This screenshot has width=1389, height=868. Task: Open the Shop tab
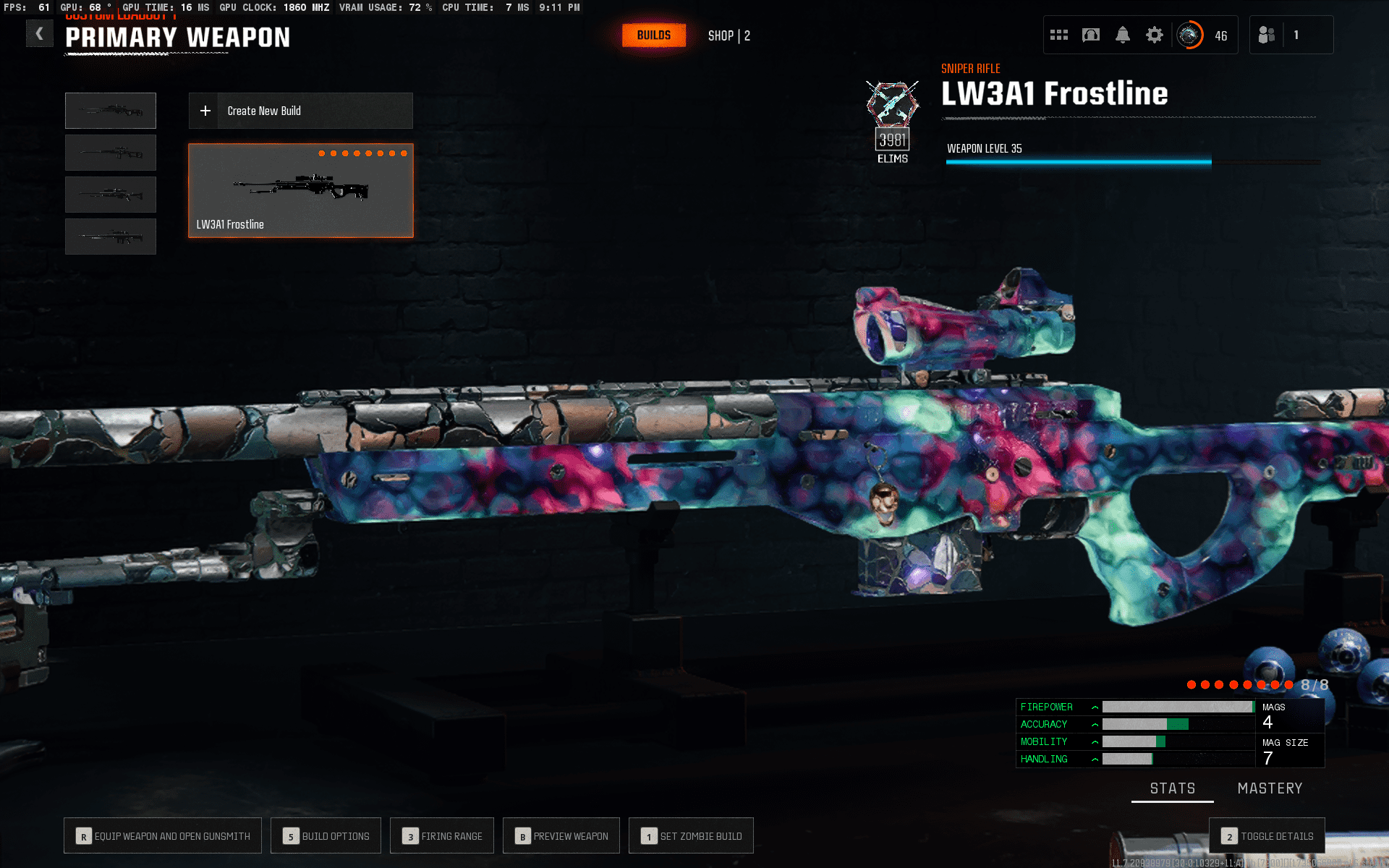pyautogui.click(x=729, y=35)
